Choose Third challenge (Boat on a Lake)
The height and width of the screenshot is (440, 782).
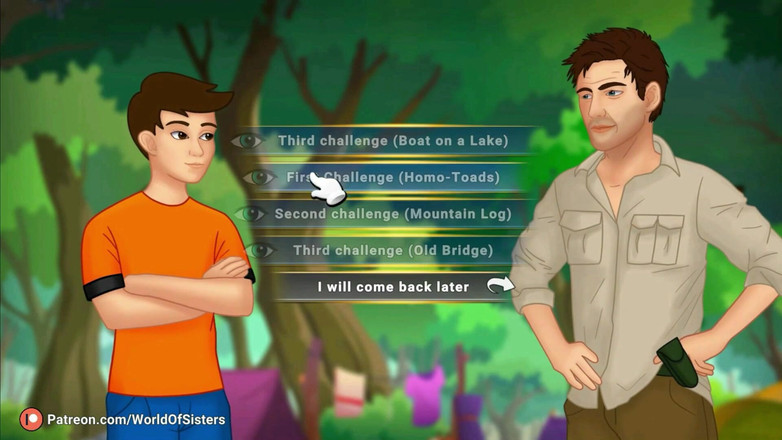(x=392, y=141)
